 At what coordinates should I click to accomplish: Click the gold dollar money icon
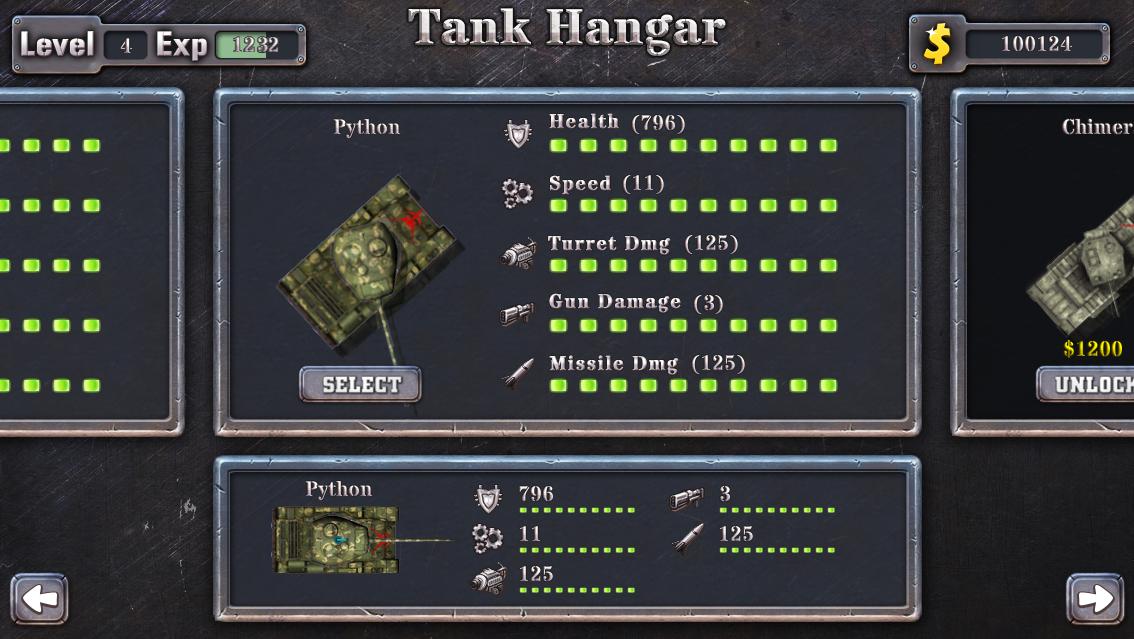937,44
